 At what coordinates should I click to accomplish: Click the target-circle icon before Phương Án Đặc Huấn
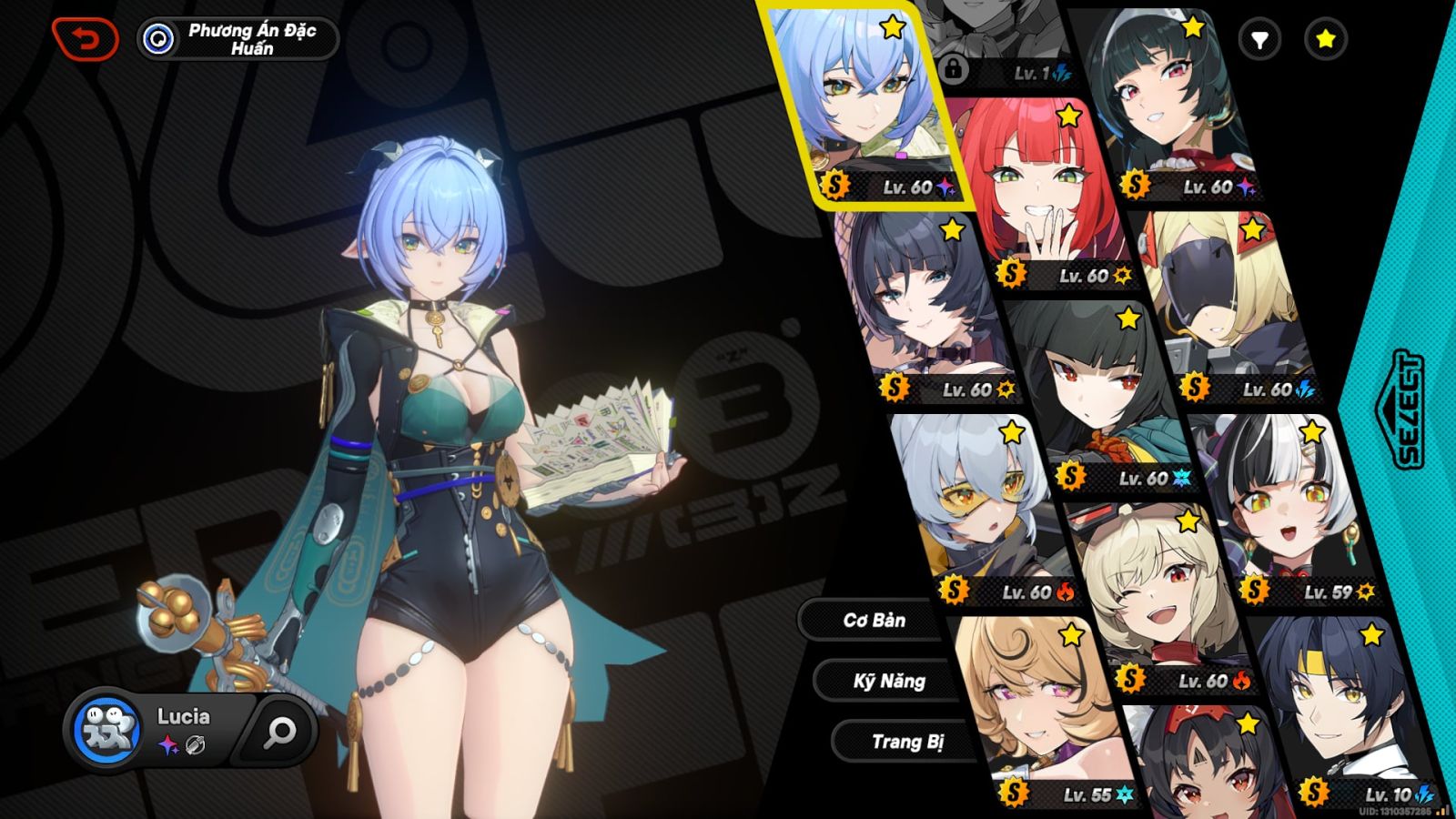[x=159, y=38]
